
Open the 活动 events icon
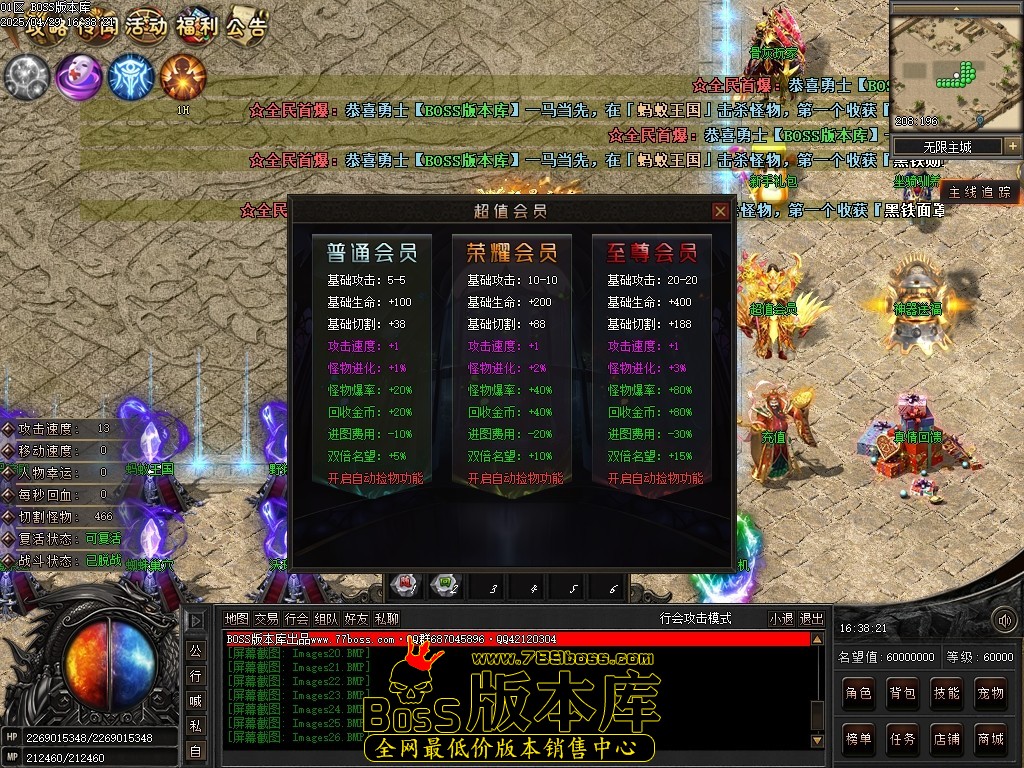coord(146,27)
